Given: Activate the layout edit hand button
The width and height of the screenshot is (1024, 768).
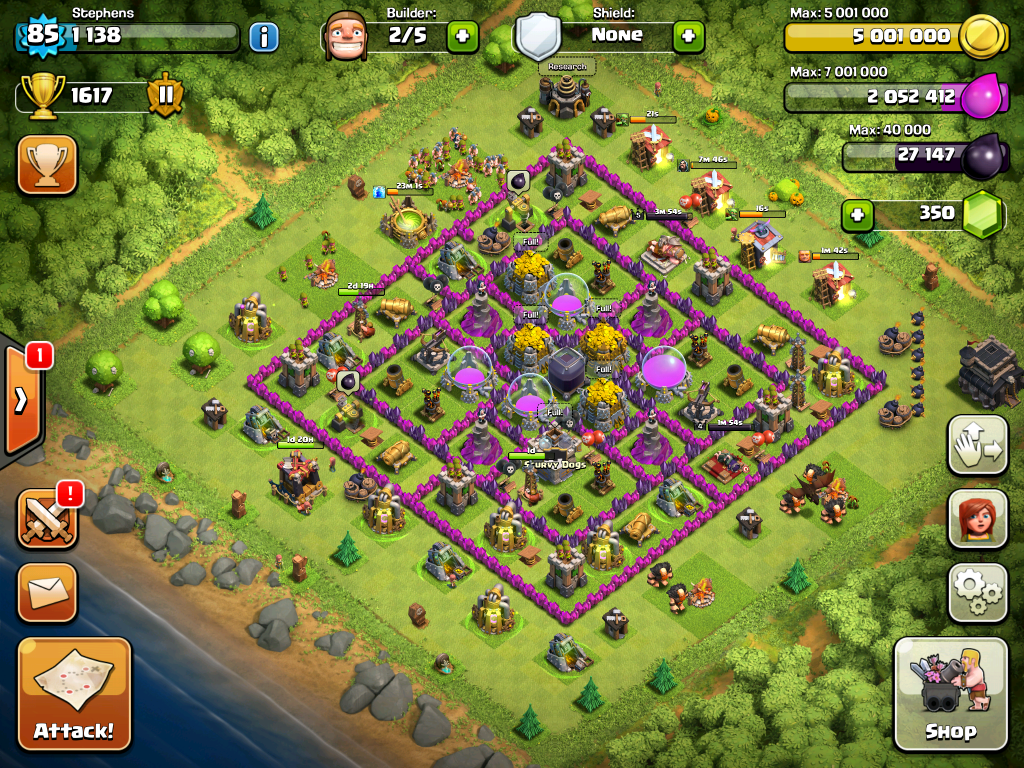Looking at the screenshot, I should (x=977, y=446).
